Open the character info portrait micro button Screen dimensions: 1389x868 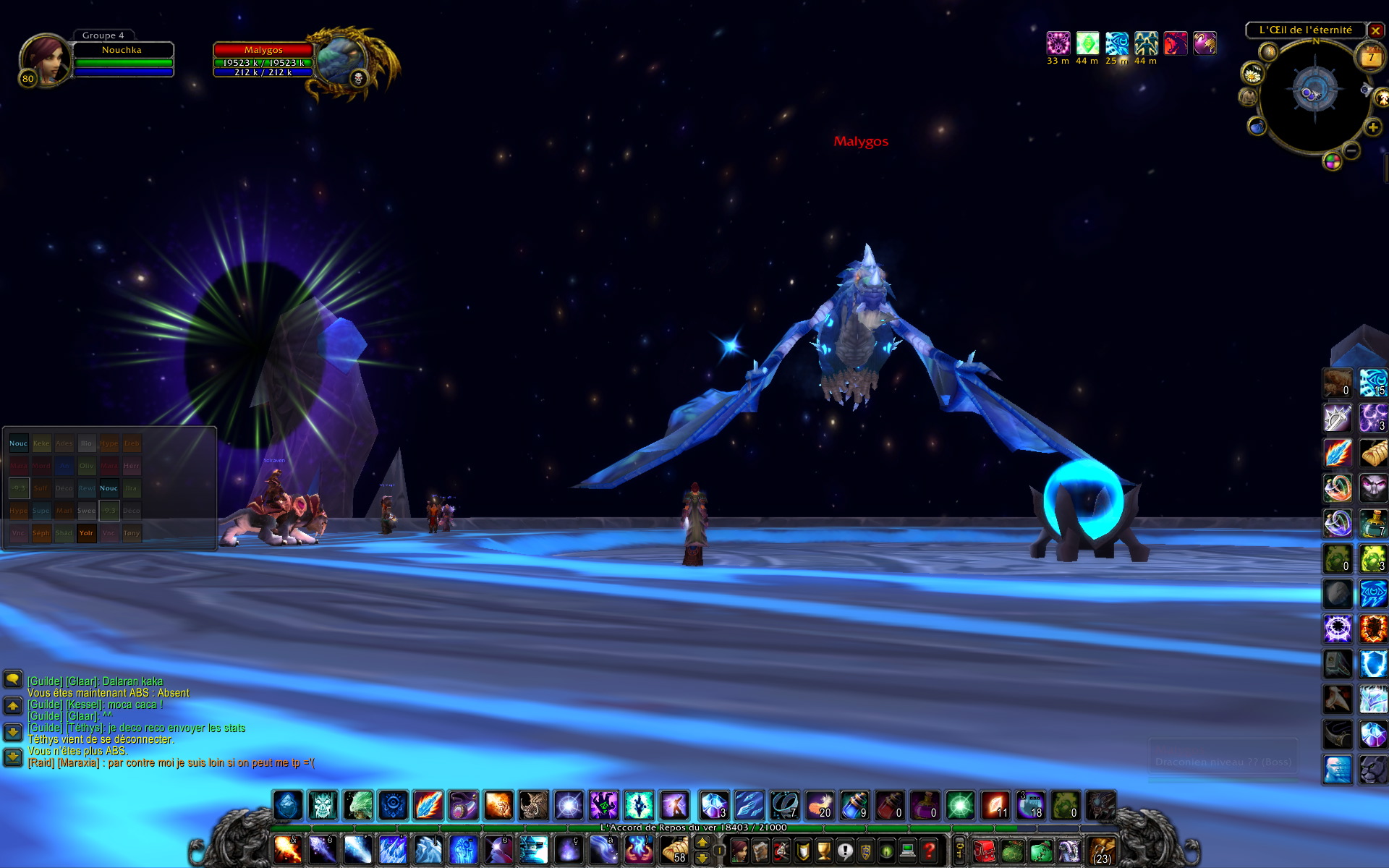pyautogui.click(x=739, y=851)
